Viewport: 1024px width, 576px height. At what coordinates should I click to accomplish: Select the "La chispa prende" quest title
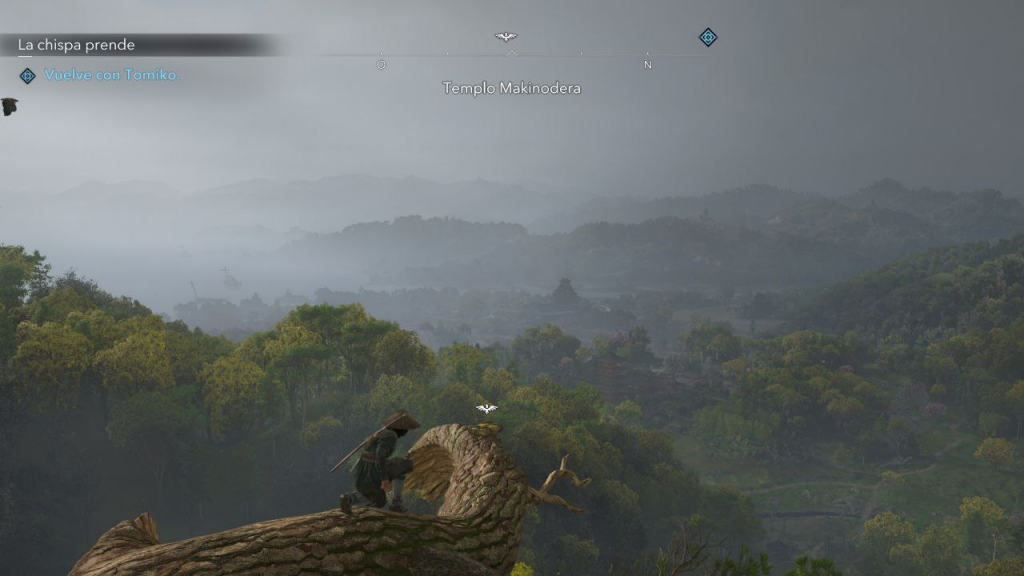click(77, 45)
